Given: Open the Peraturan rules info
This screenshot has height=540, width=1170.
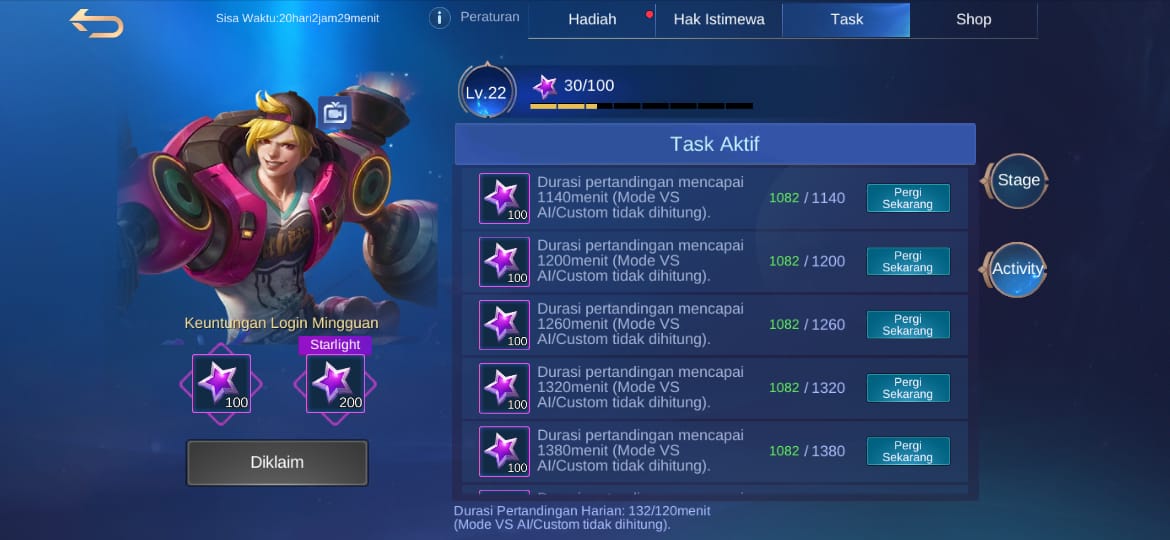Looking at the screenshot, I should 439,18.
